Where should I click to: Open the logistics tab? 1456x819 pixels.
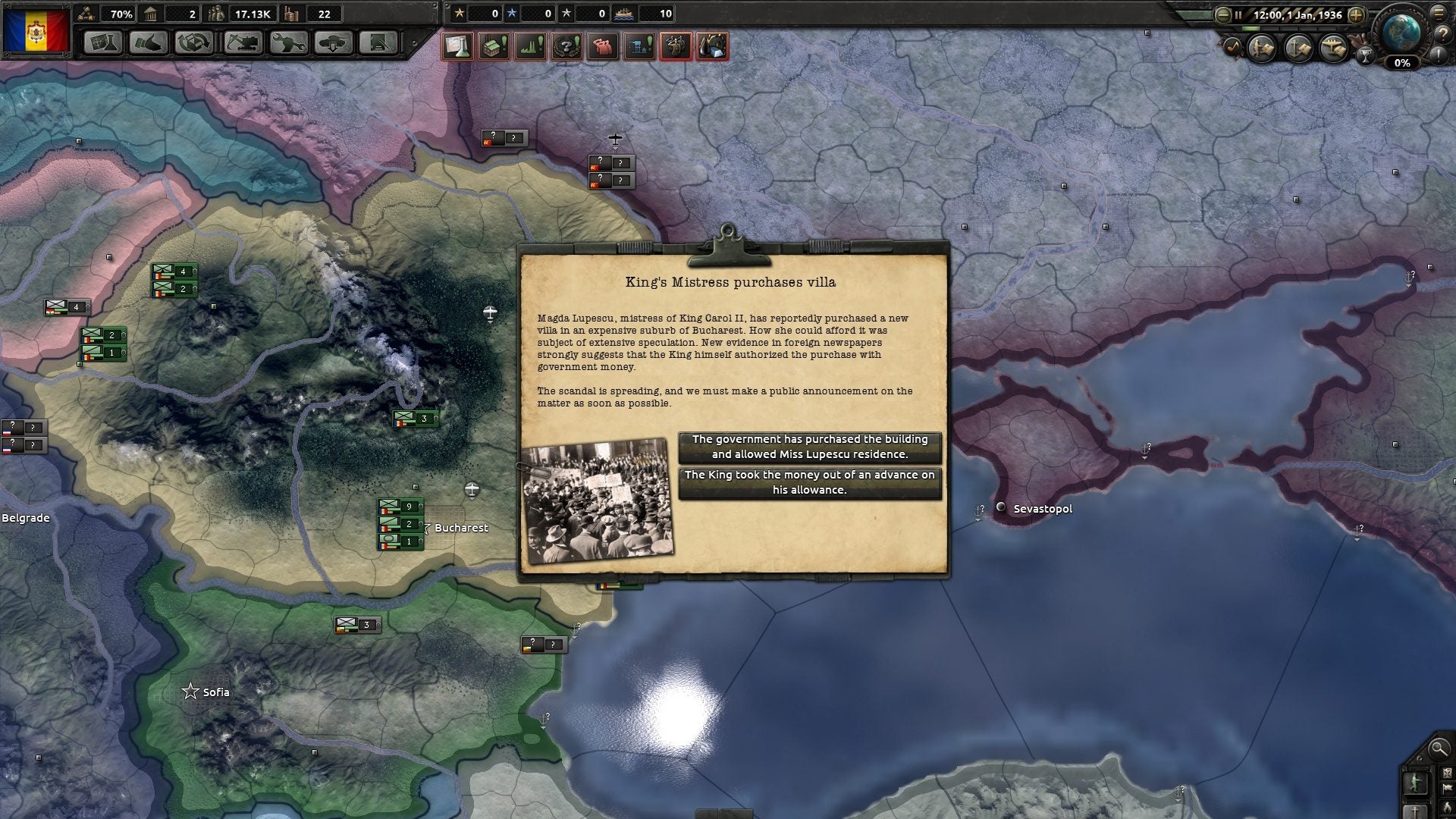click(379, 42)
